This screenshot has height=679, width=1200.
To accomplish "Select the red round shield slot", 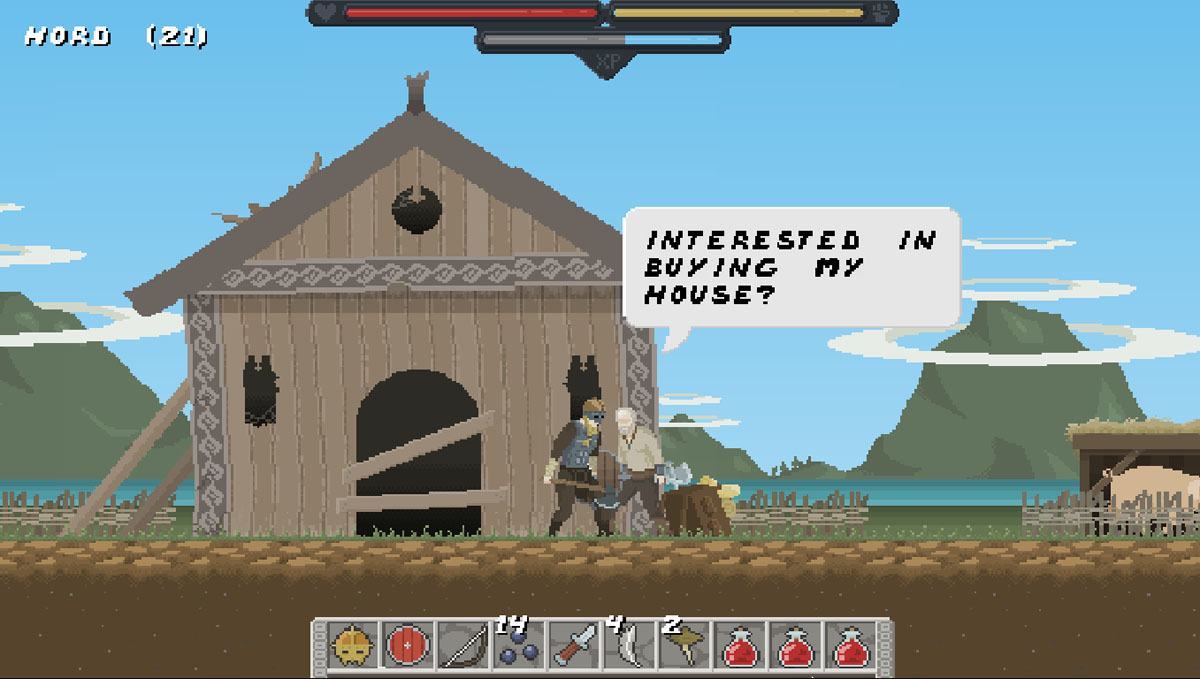I will click(409, 647).
